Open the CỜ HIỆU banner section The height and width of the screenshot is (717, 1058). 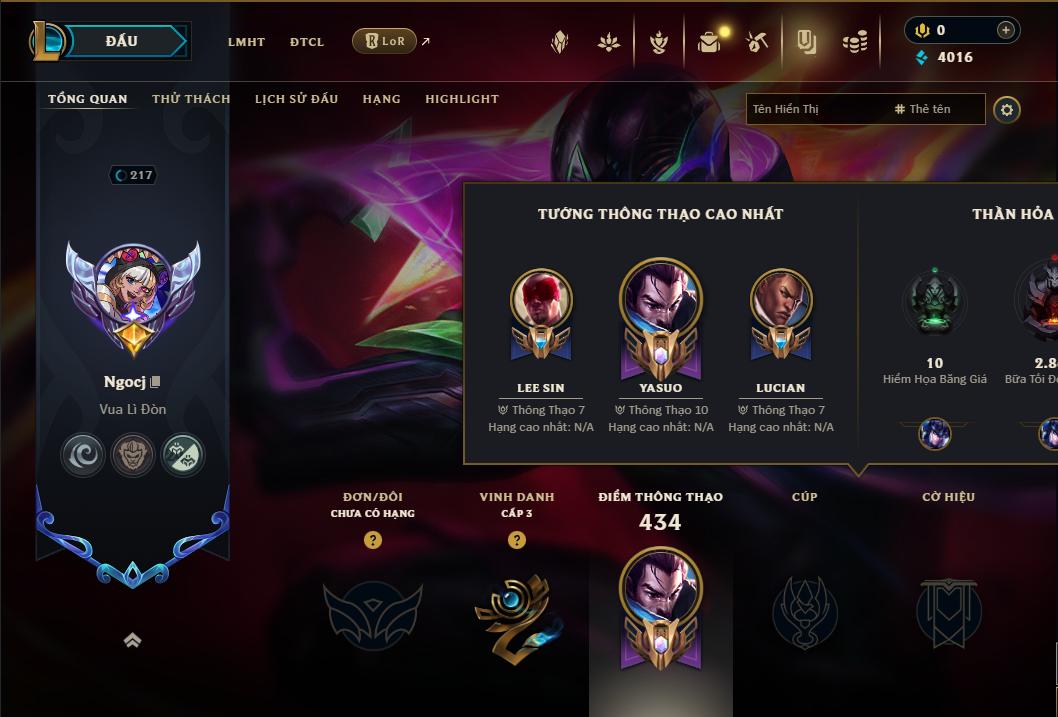click(x=948, y=612)
